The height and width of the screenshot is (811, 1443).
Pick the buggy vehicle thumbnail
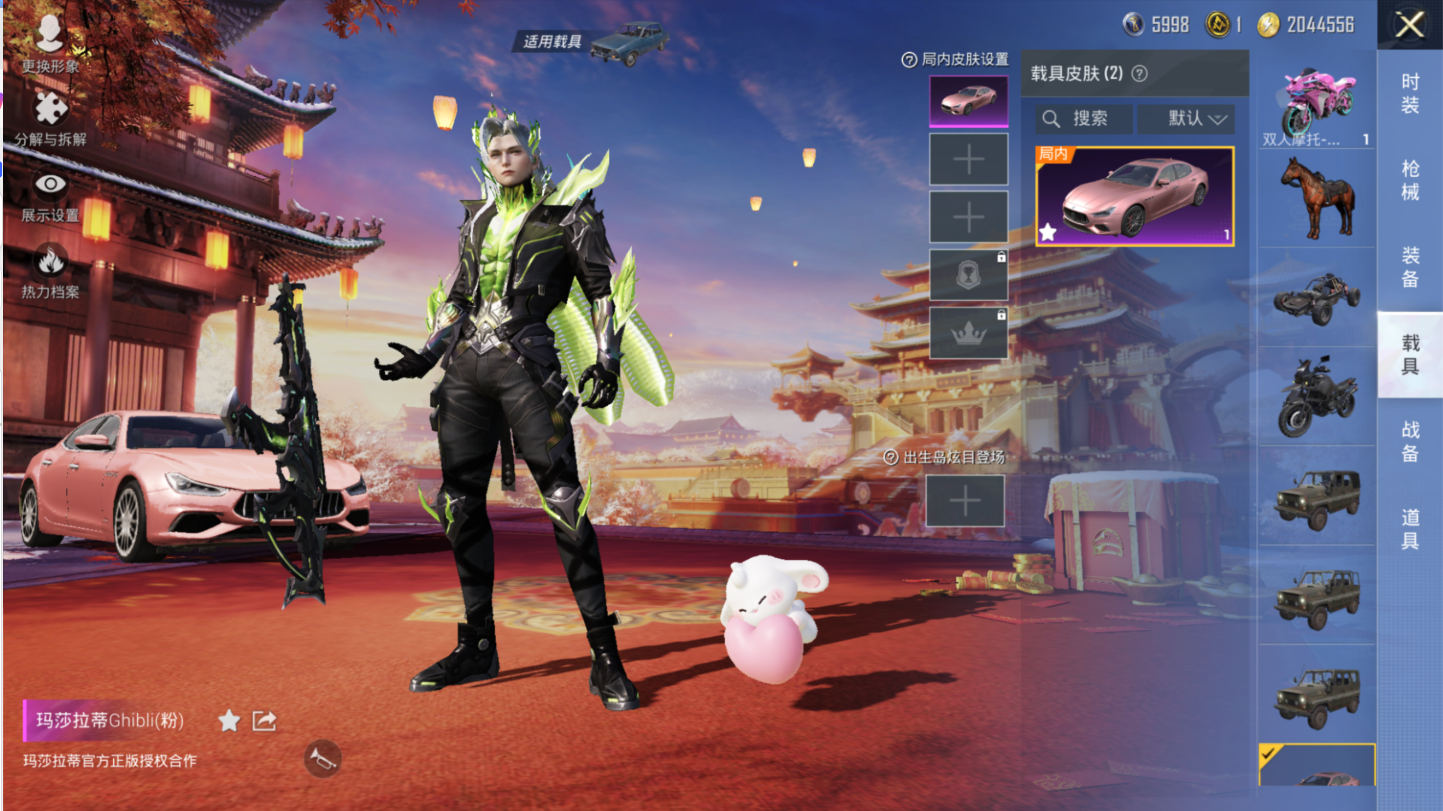pos(1316,297)
